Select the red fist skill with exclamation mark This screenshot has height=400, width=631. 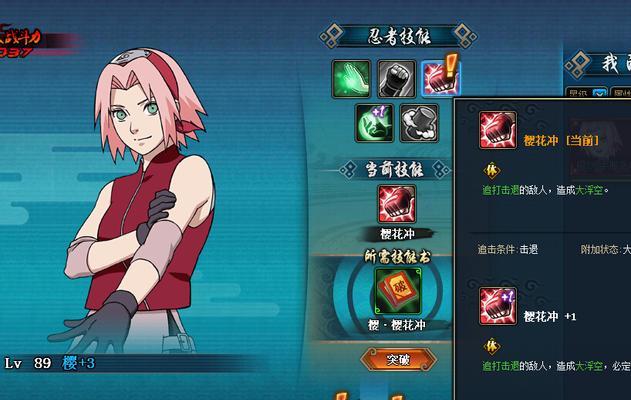coord(437,77)
